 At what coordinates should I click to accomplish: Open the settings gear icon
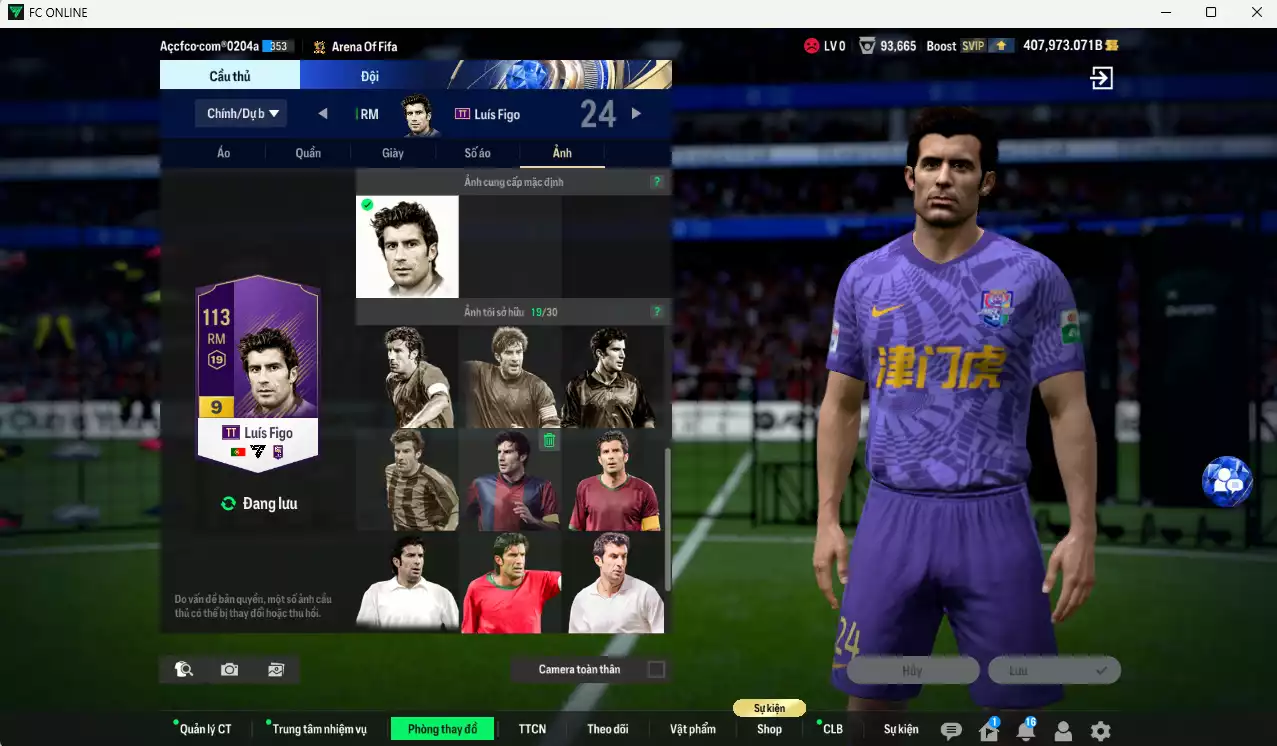[1100, 731]
